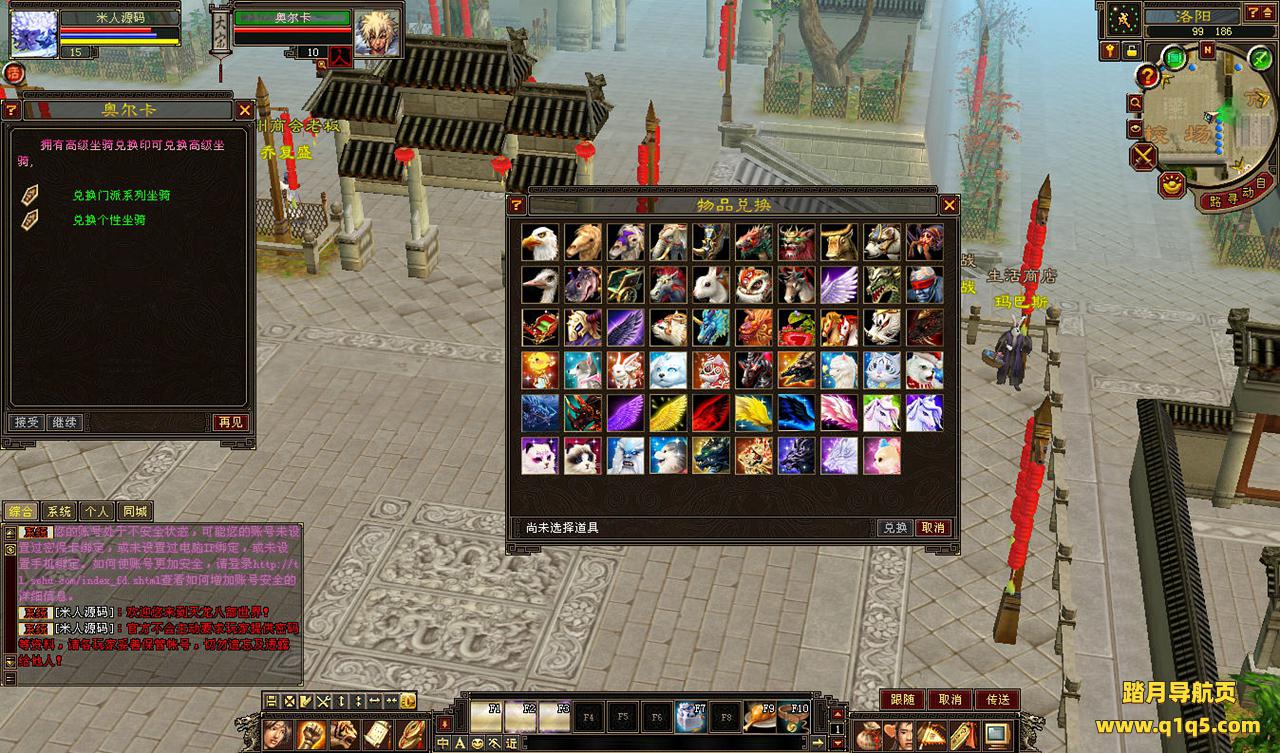The height and width of the screenshot is (753, 1280).
Task: Select the bald eagle mount icon
Action: 540,242
